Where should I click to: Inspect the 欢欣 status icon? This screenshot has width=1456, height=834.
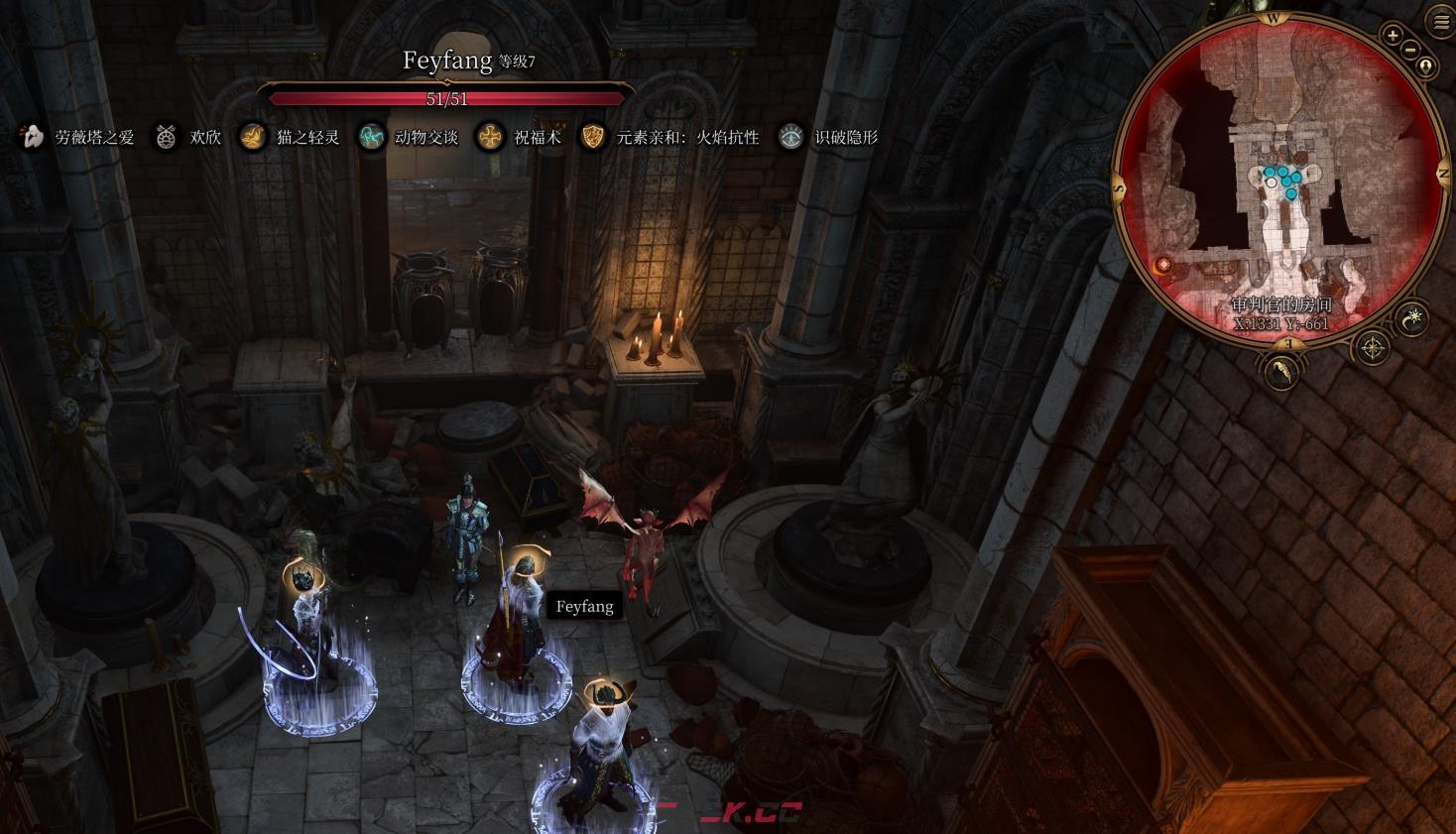click(x=166, y=137)
